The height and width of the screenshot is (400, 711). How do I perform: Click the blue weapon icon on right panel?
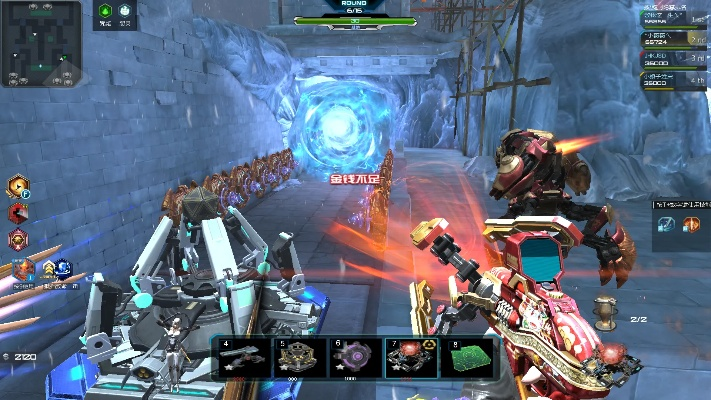point(667,224)
